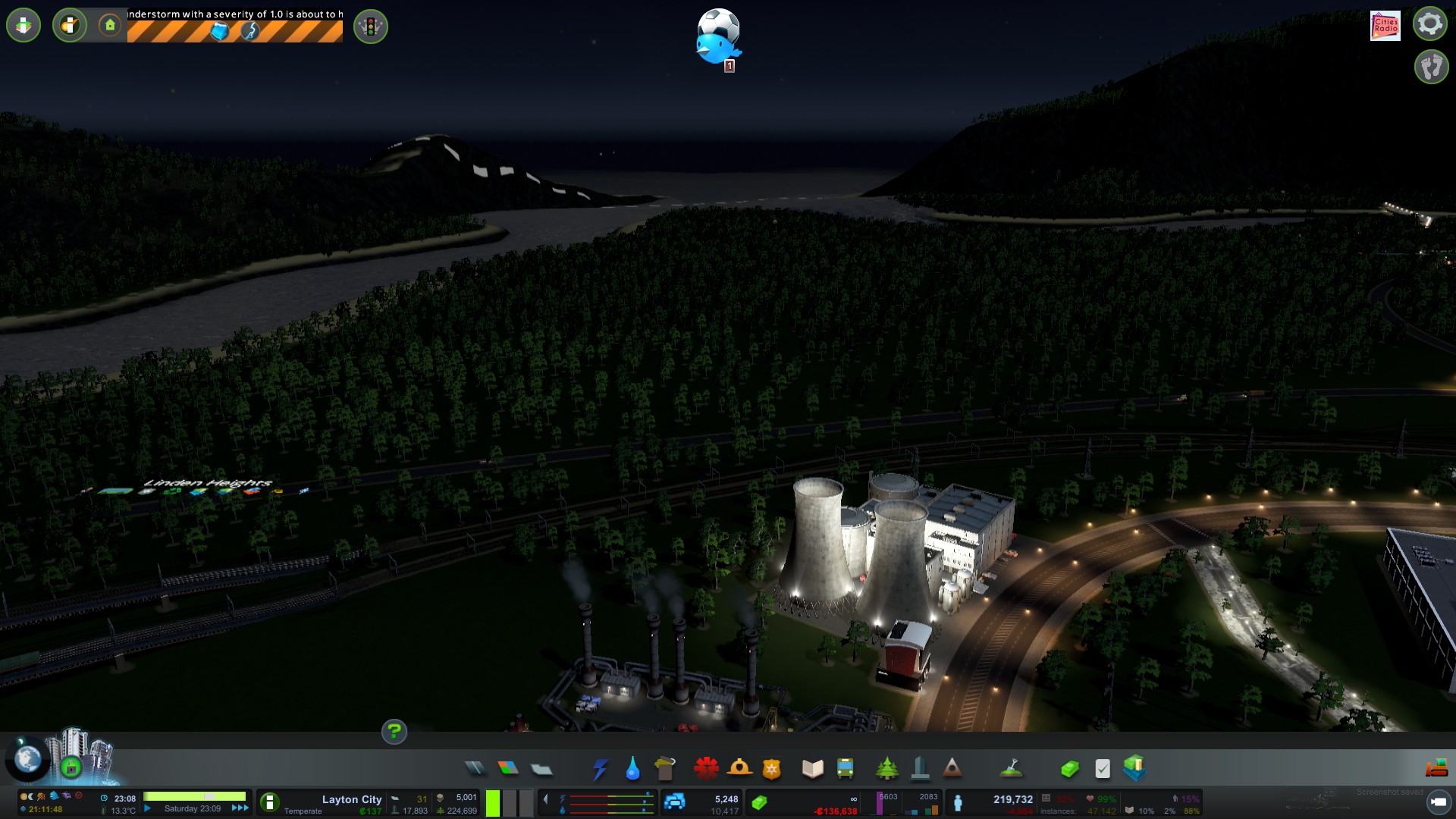Open the Garbage services menu
1456x819 pixels.
coord(665,769)
